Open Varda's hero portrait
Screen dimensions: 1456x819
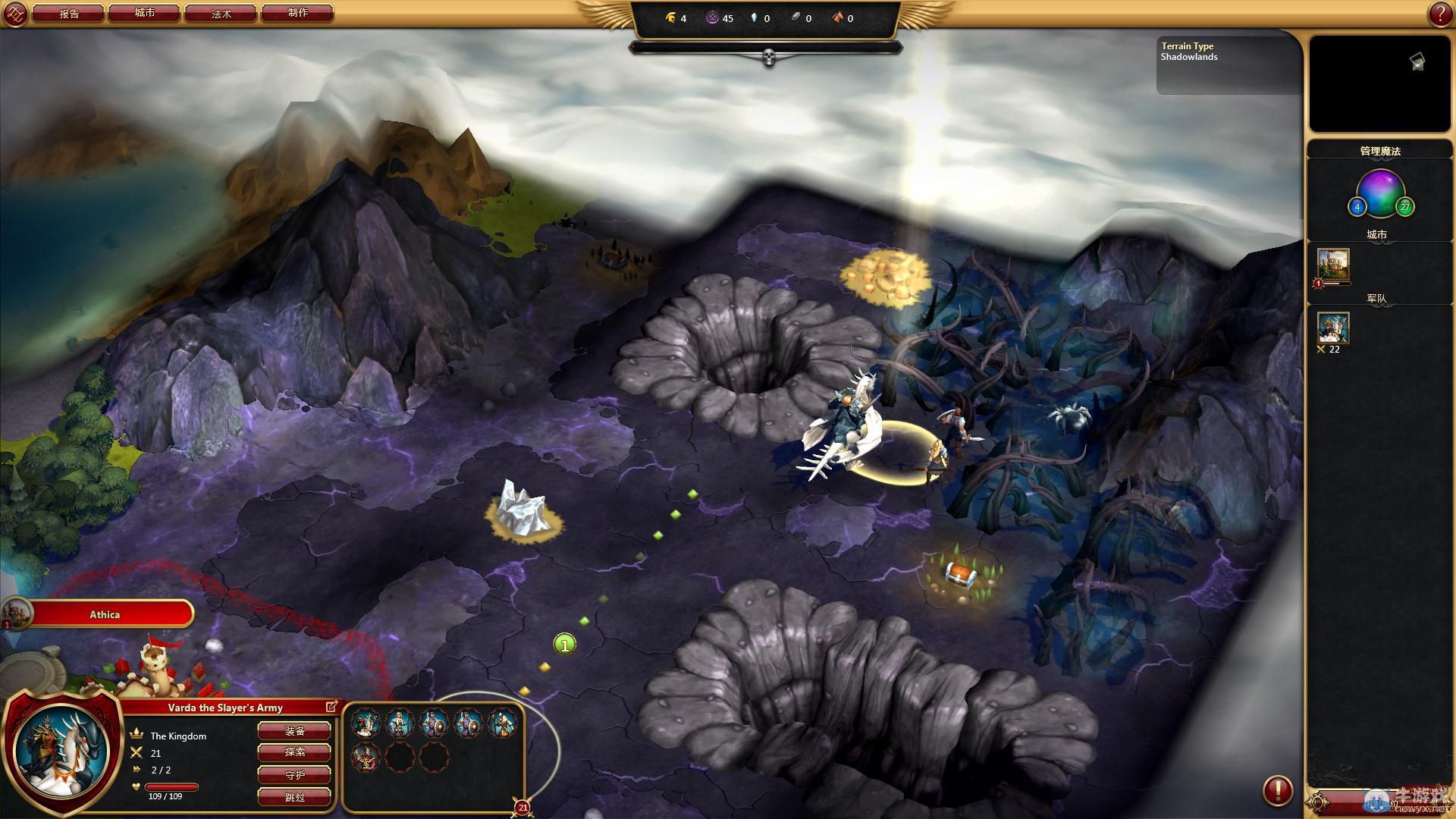(x=62, y=752)
